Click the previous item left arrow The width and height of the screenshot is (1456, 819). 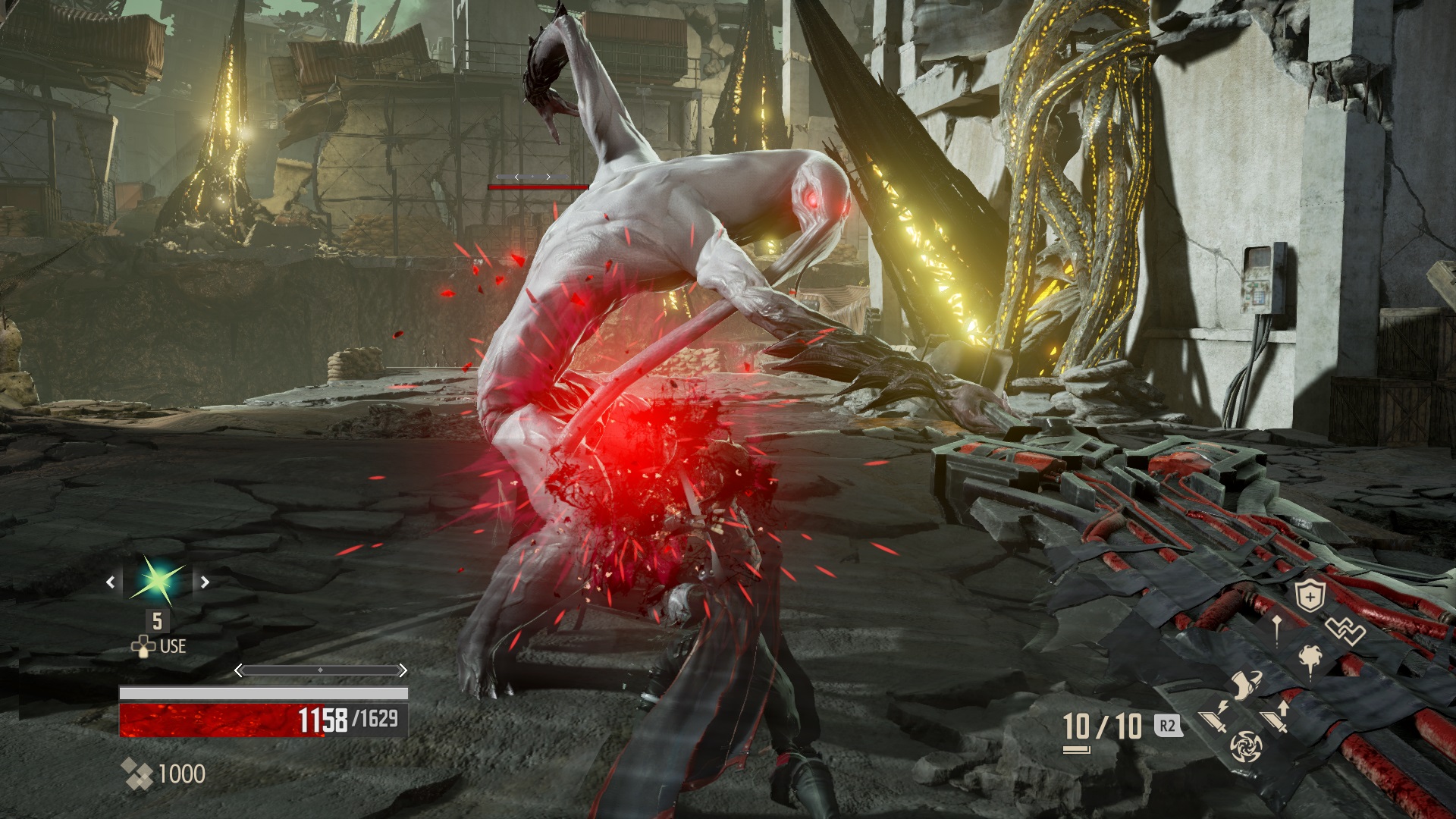point(111,582)
